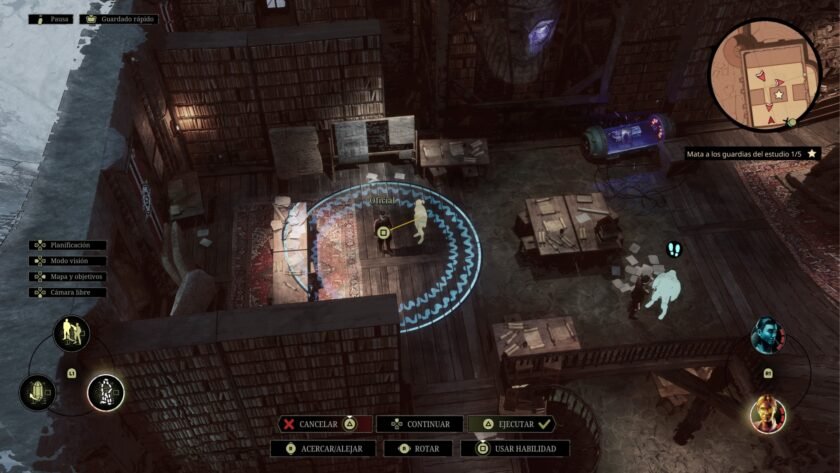
Task: Select the dark-haired character portrait
Action: 767,336
